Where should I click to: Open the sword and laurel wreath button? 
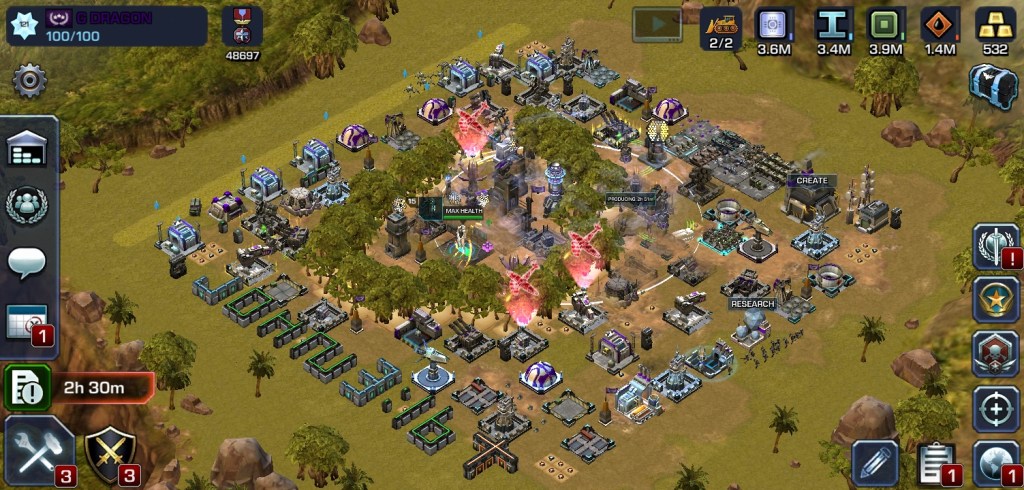tap(995, 246)
